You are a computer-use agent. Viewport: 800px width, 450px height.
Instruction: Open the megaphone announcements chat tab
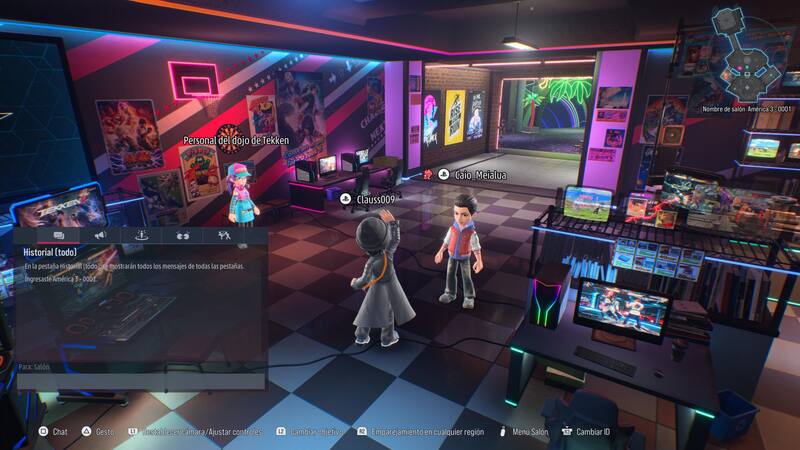100,235
